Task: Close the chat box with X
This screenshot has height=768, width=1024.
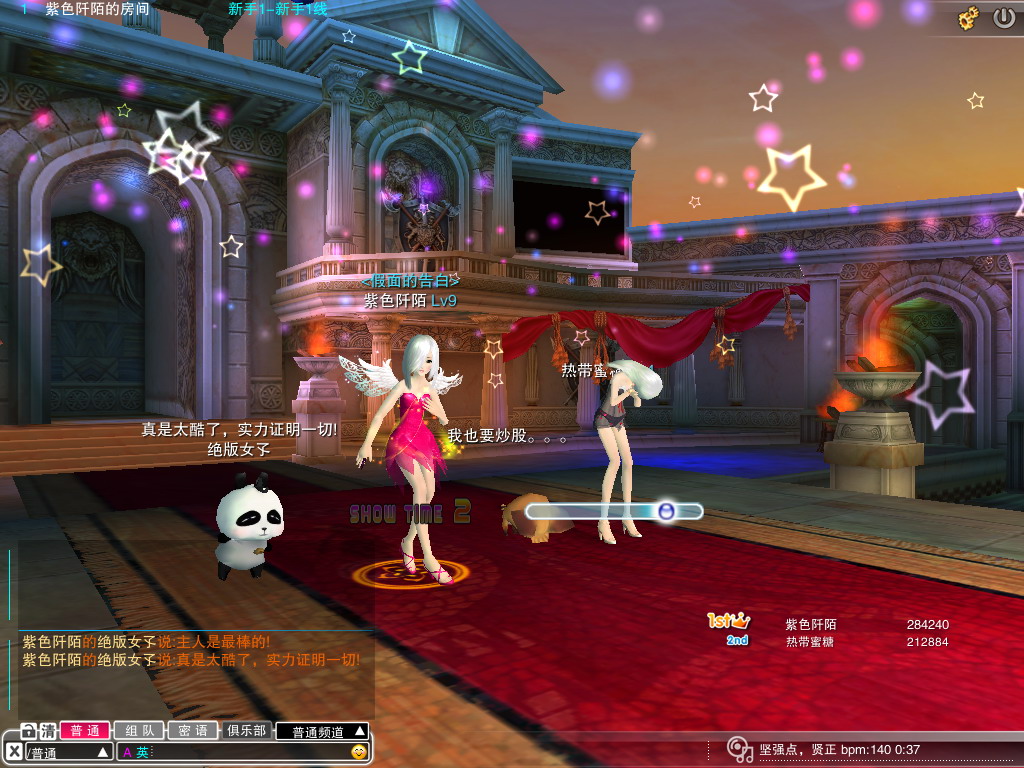Action: 14,751
